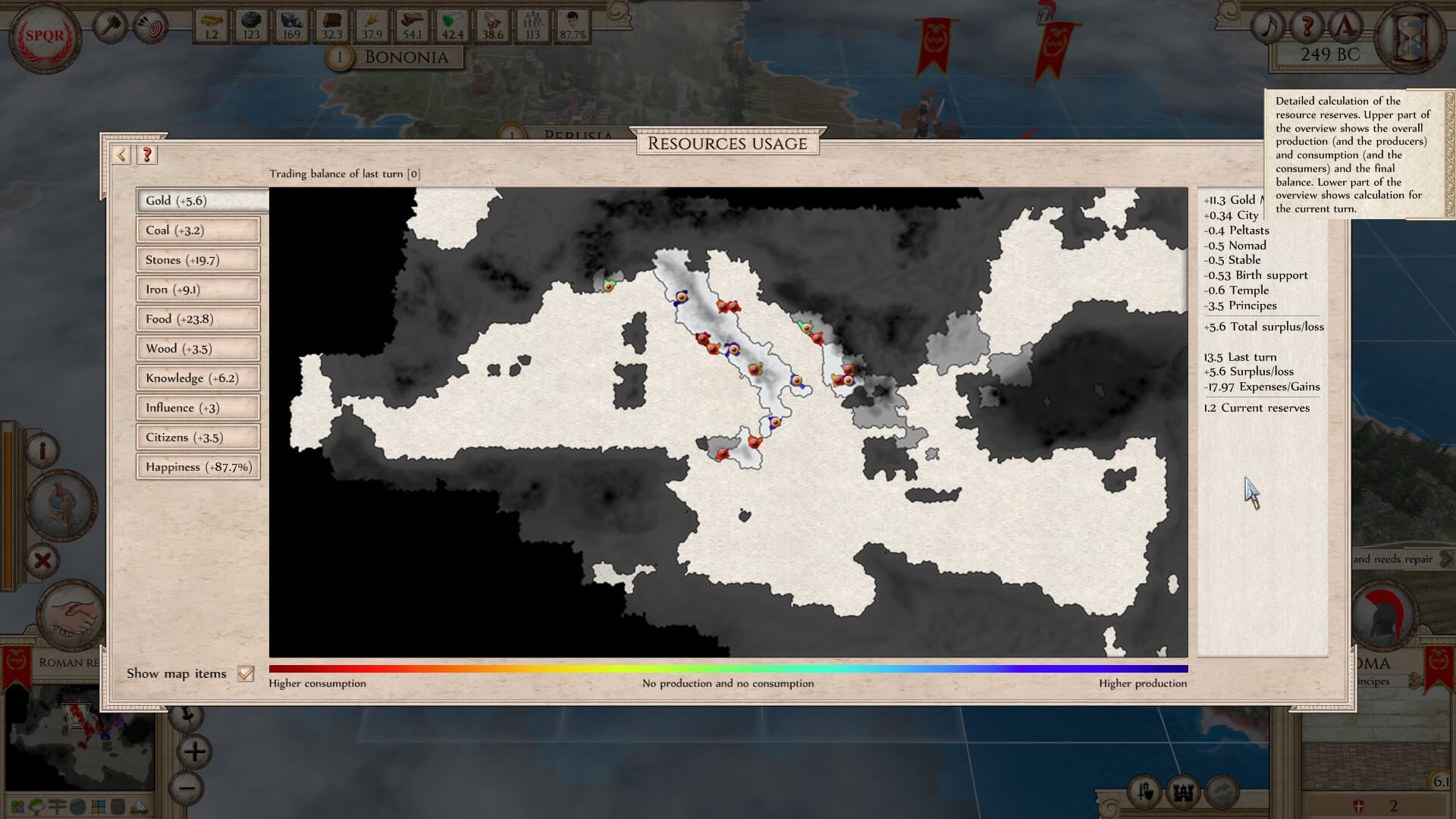Show the Citizens tab

click(198, 438)
